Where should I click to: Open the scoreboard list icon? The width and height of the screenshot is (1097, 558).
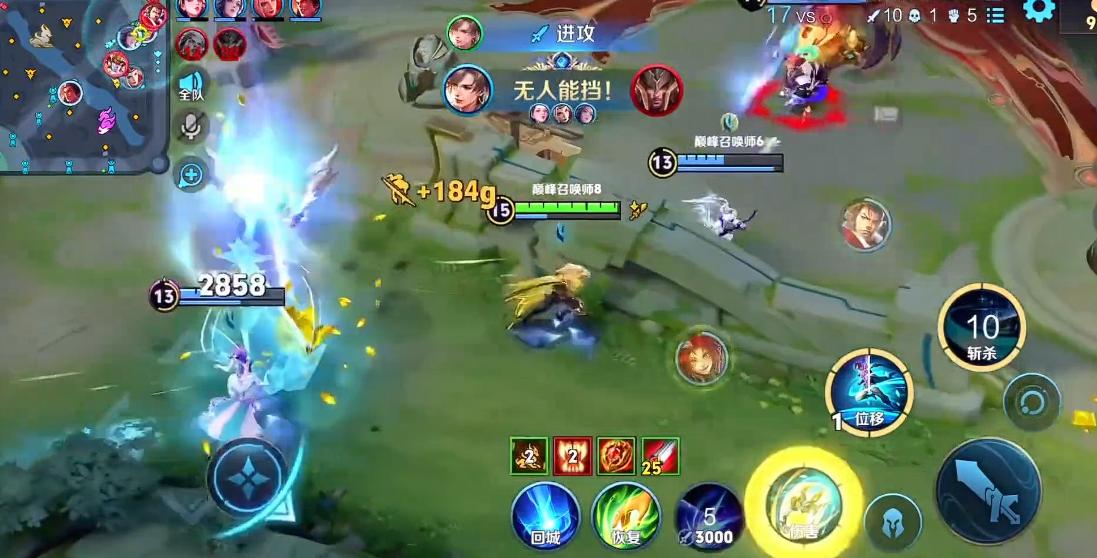[x=995, y=15]
